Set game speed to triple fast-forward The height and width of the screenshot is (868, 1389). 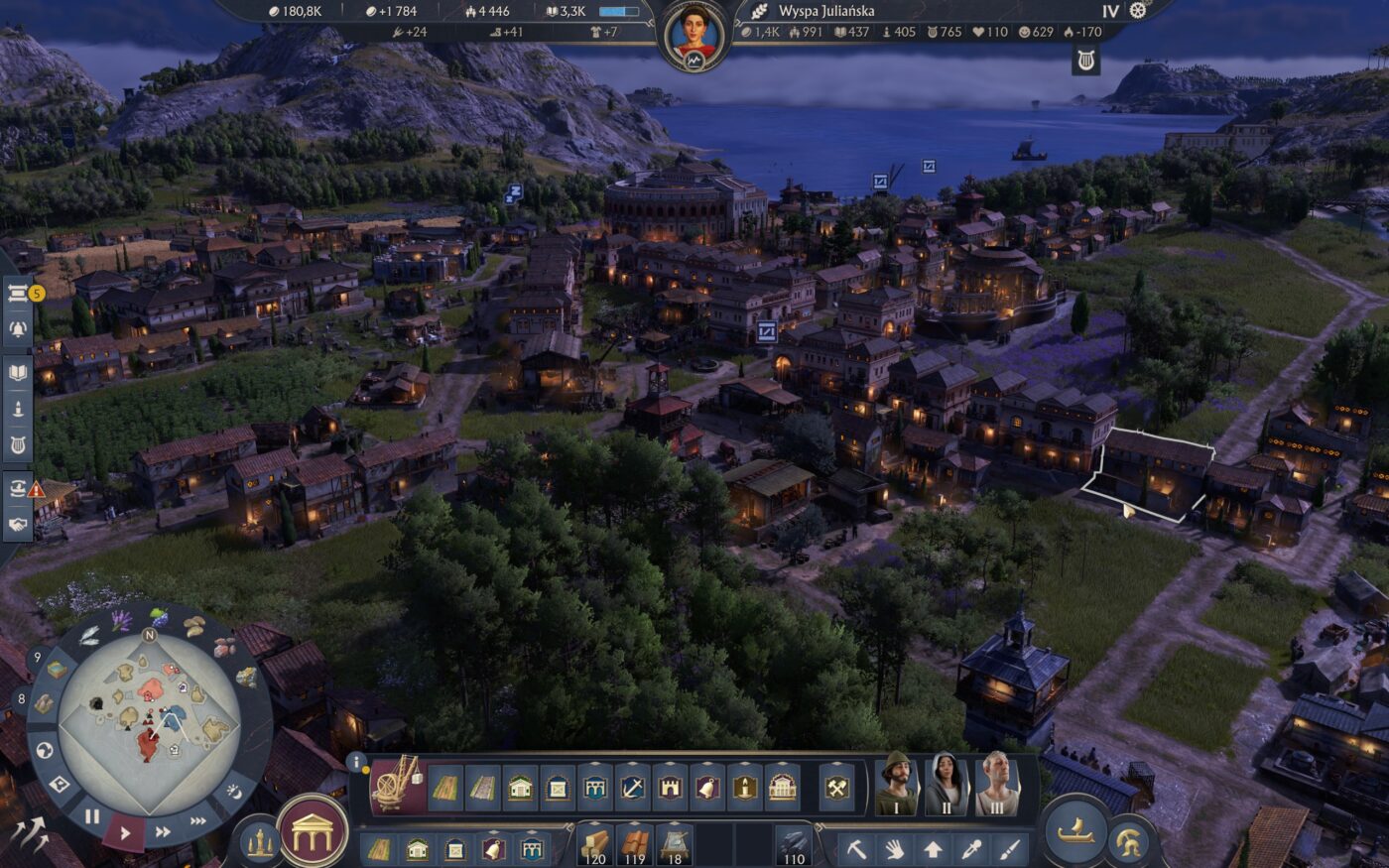coord(198,820)
